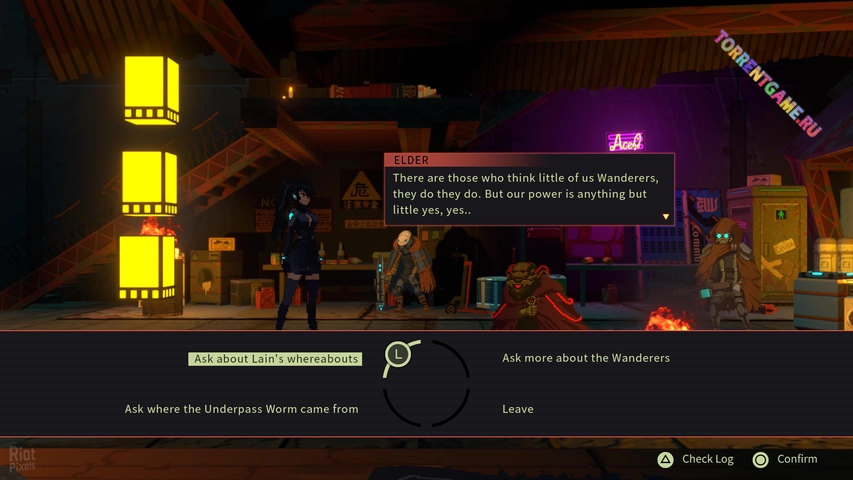Screen dimensions: 853x480
Task: Advance the Elder's dialogue with the yellow arrow
Action: 666,216
